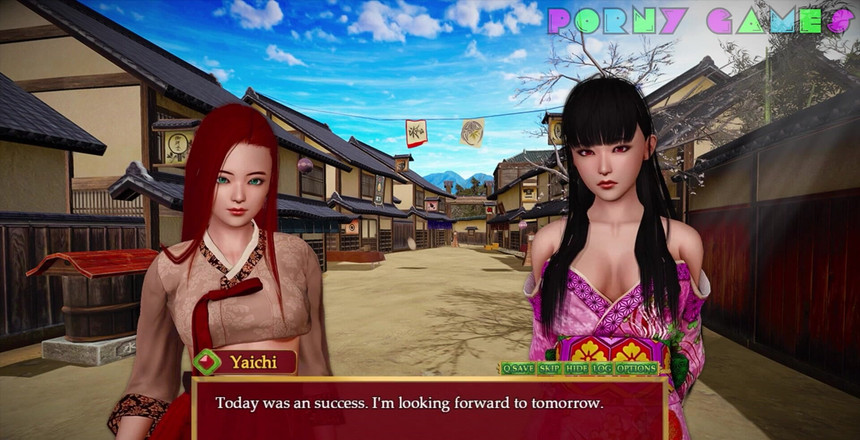
Task: Activate the SKIP button
Action: pos(549,368)
